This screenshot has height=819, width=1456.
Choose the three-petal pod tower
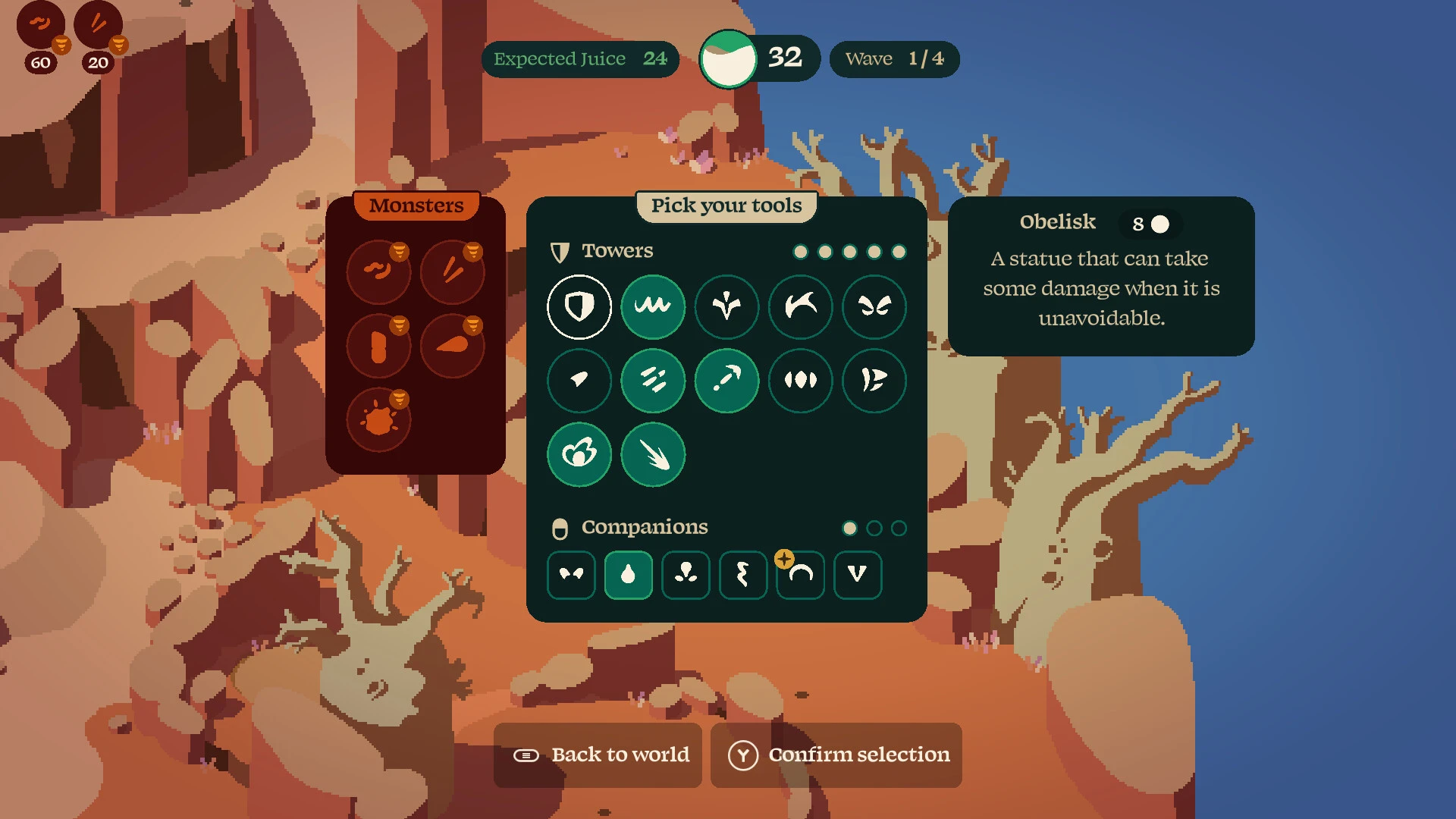coord(800,380)
